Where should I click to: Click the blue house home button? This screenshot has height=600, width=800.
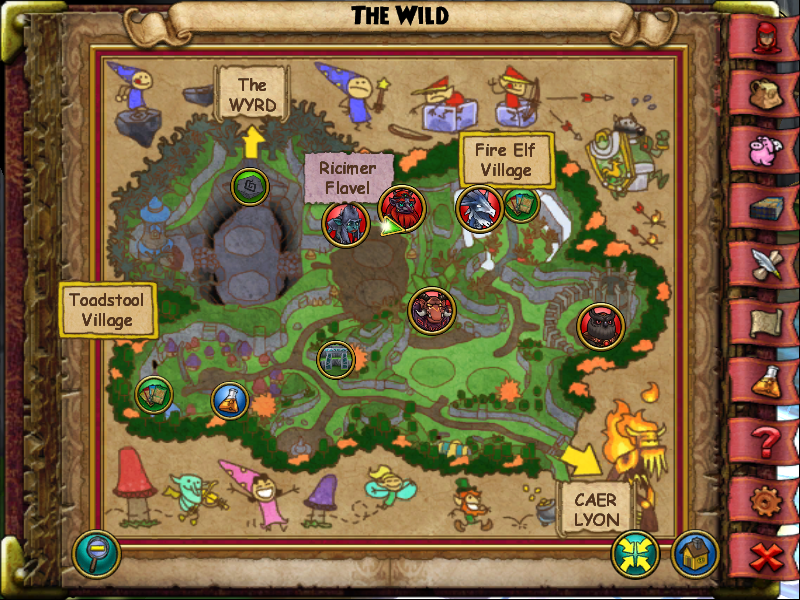696,553
